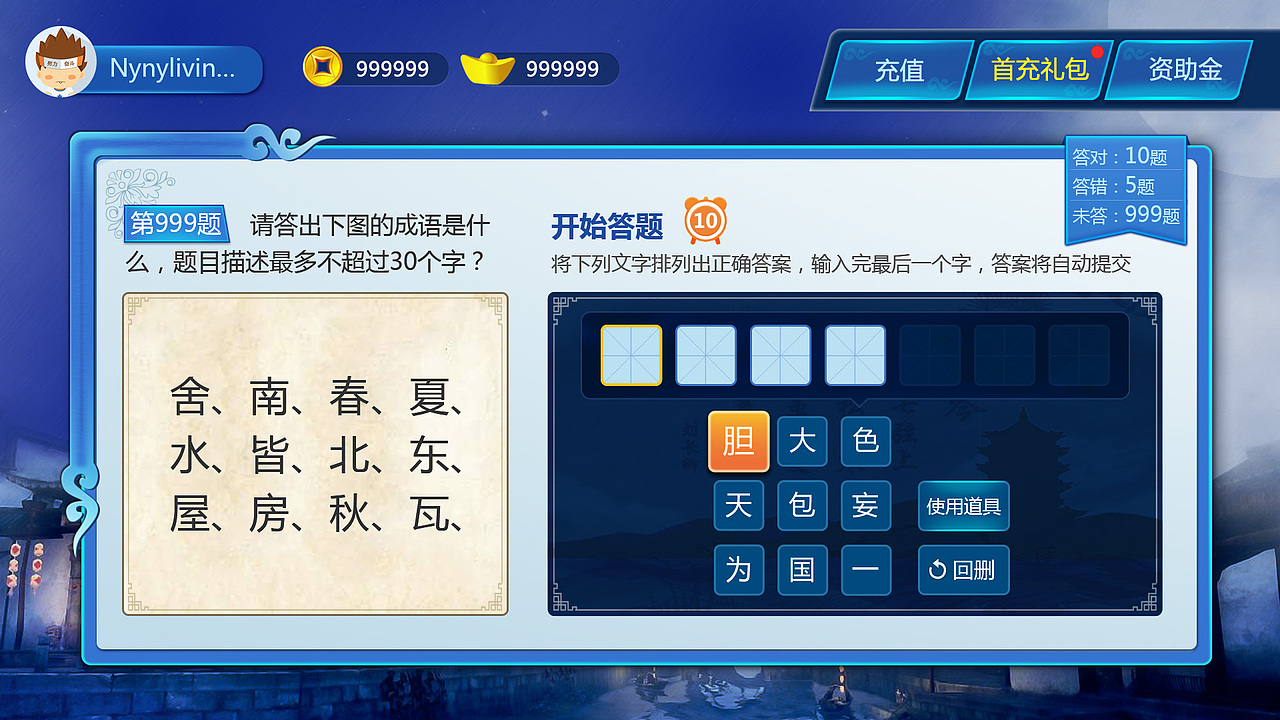Image resolution: width=1280 pixels, height=720 pixels.
Task: Select the 妄 character tile
Action: click(866, 506)
